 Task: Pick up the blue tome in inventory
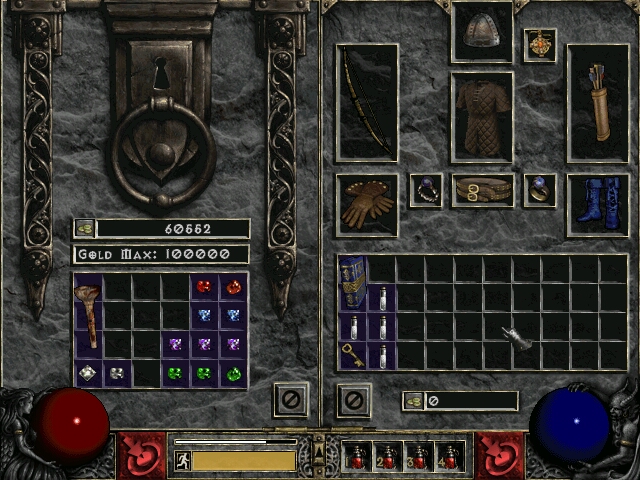(353, 283)
